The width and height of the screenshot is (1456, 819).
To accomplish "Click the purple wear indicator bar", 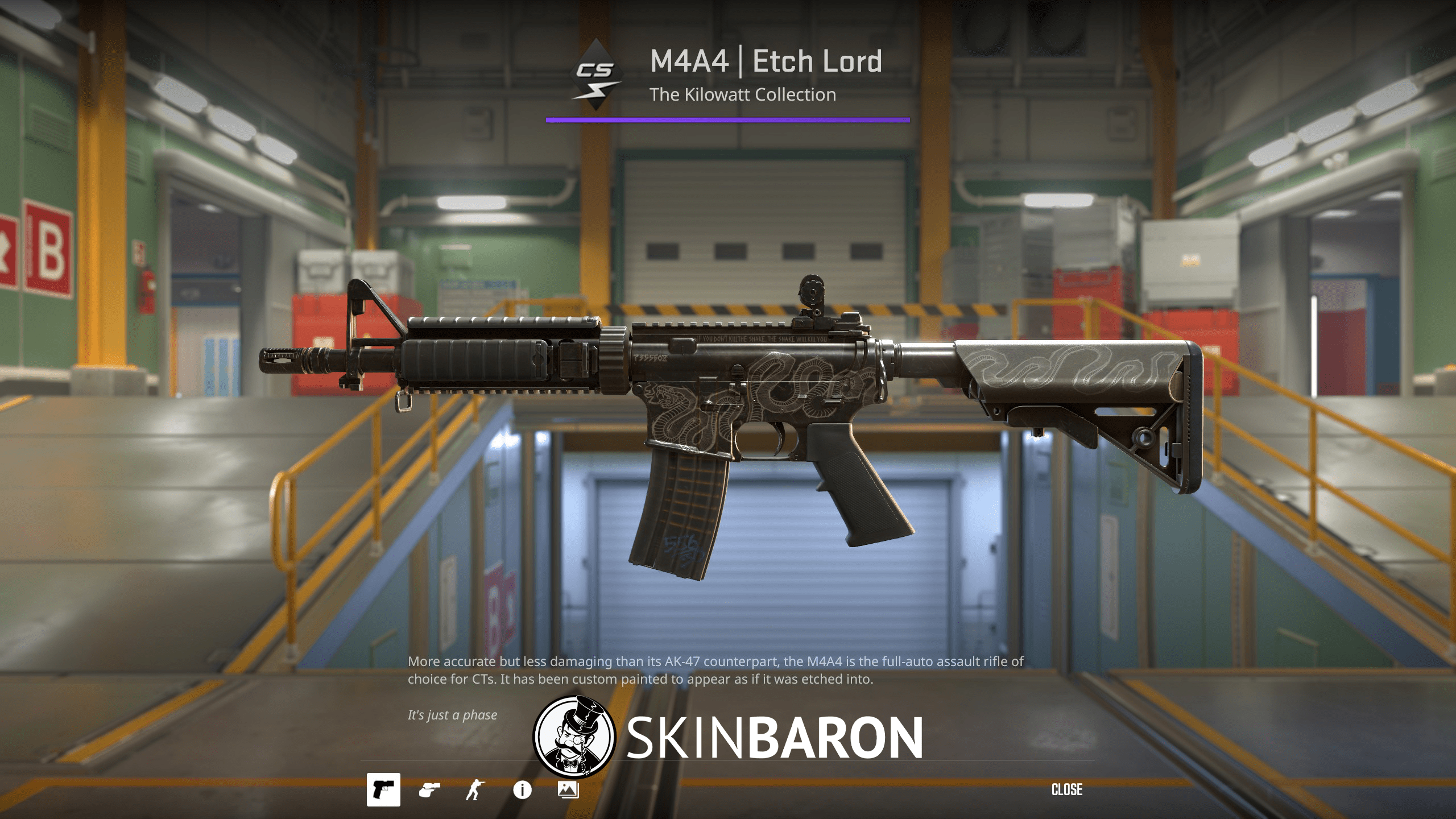I will 728,119.
